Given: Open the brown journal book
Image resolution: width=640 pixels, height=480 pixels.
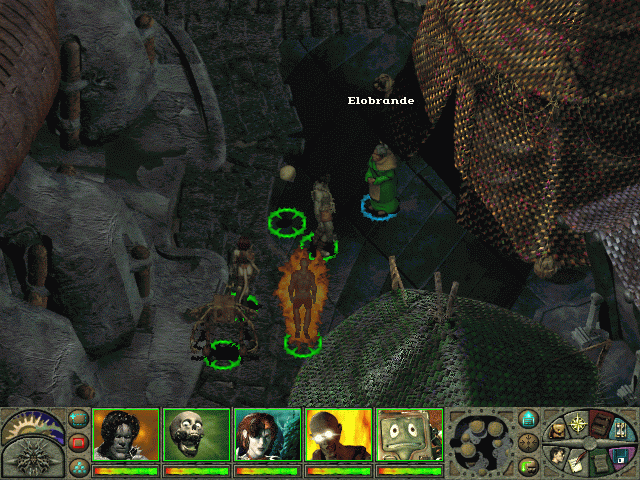Looking at the screenshot, I should coord(604,421).
